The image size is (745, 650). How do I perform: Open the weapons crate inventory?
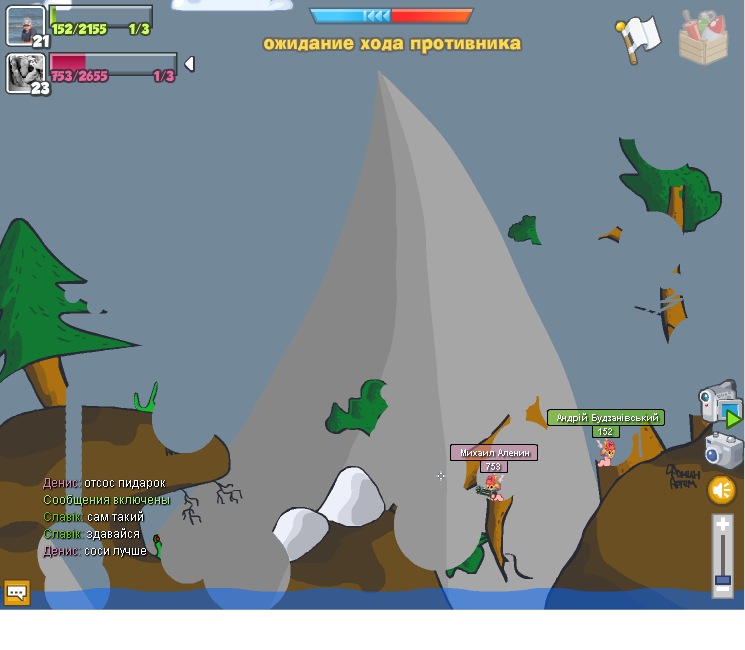pos(704,37)
